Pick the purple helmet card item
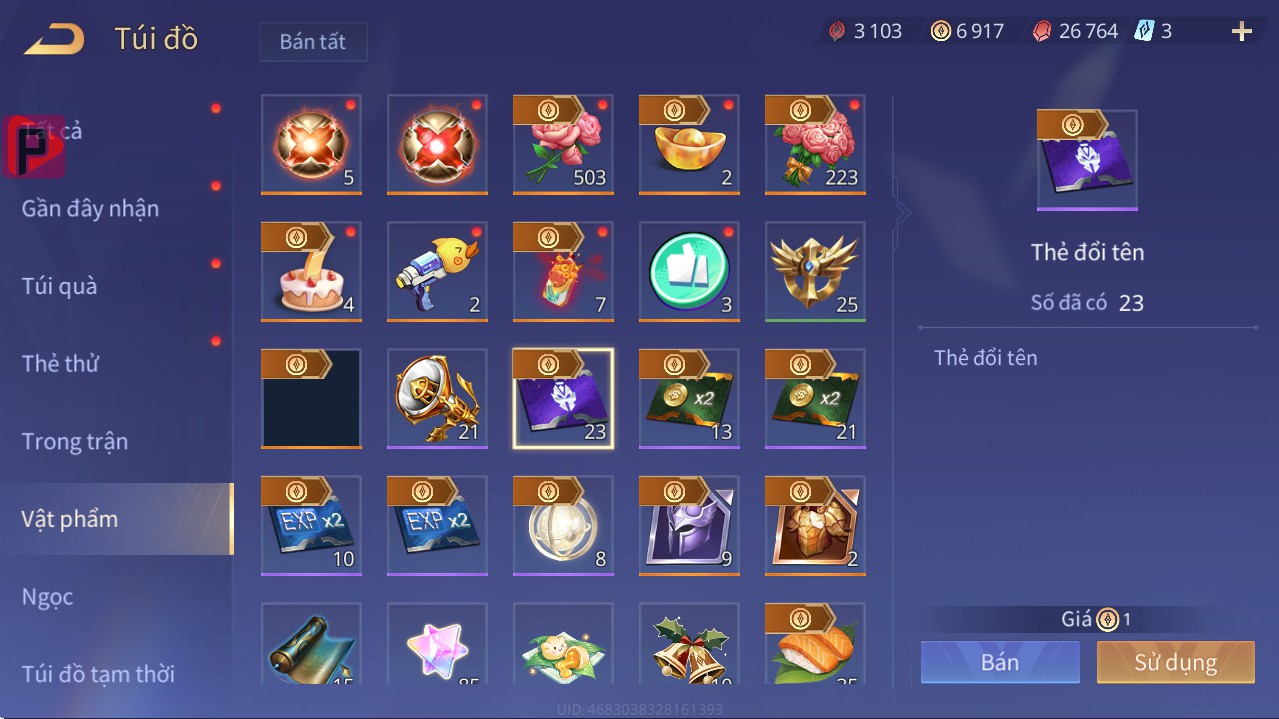 pos(689,525)
